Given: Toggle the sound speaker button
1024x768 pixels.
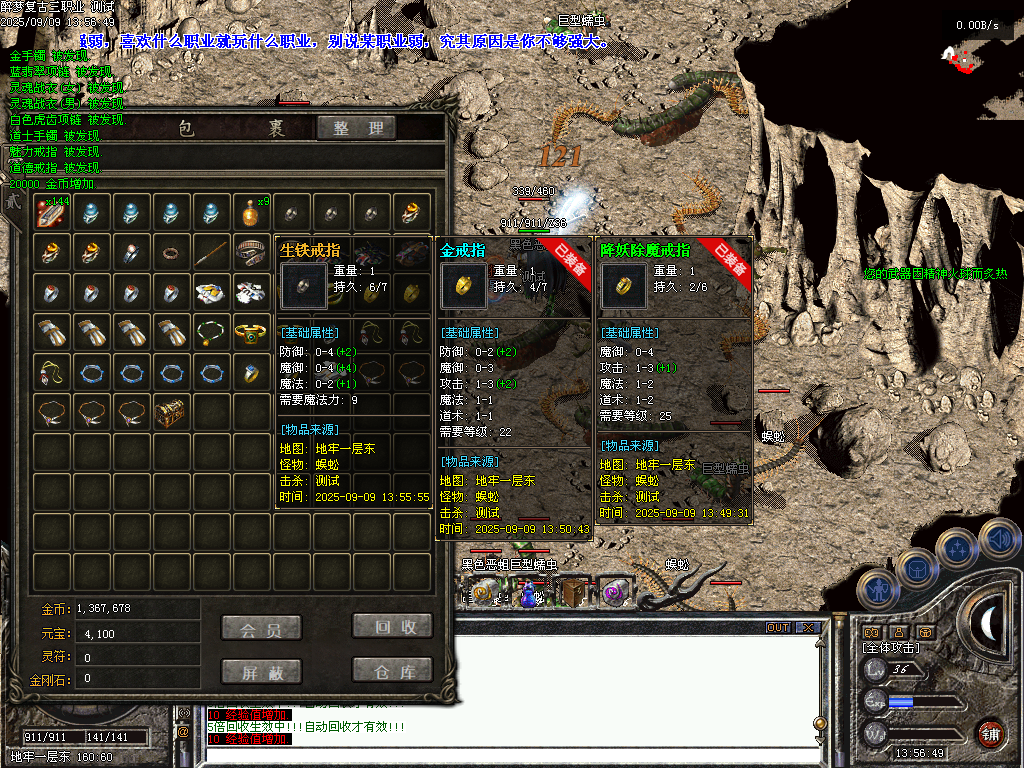Looking at the screenshot, I should (x=998, y=539).
